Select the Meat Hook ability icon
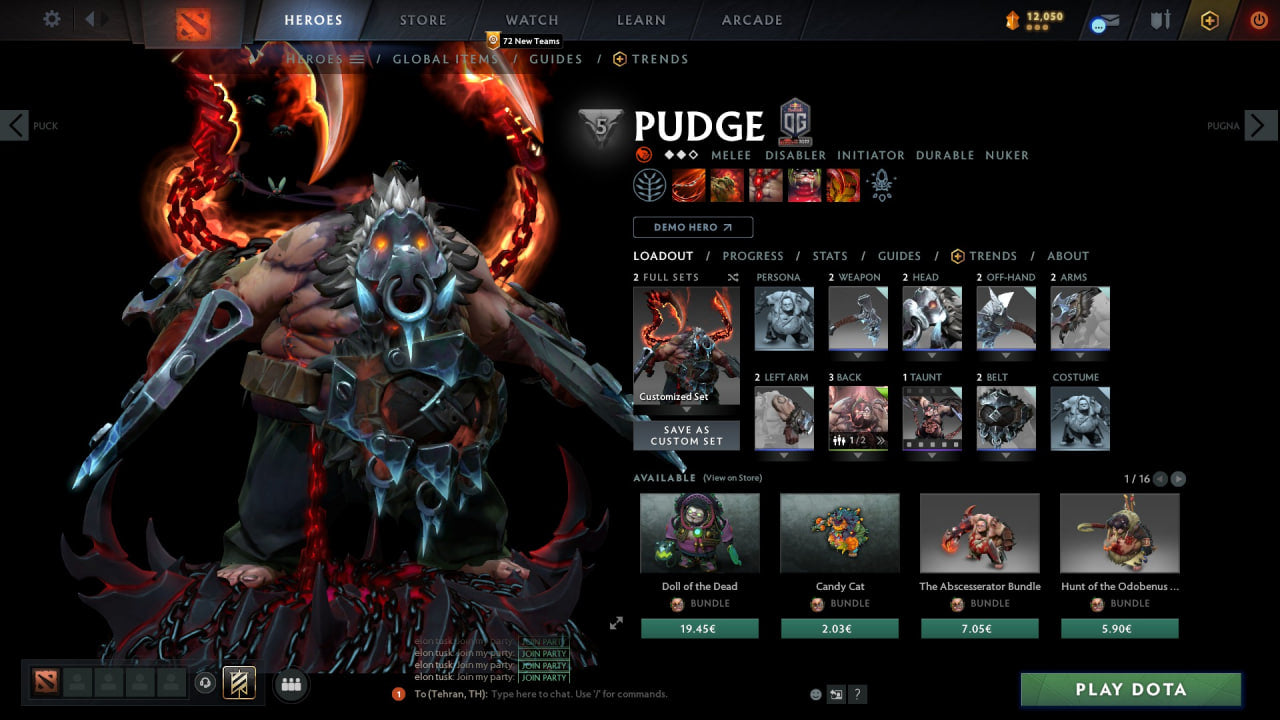The image size is (1280, 720). pyautogui.click(x=690, y=184)
